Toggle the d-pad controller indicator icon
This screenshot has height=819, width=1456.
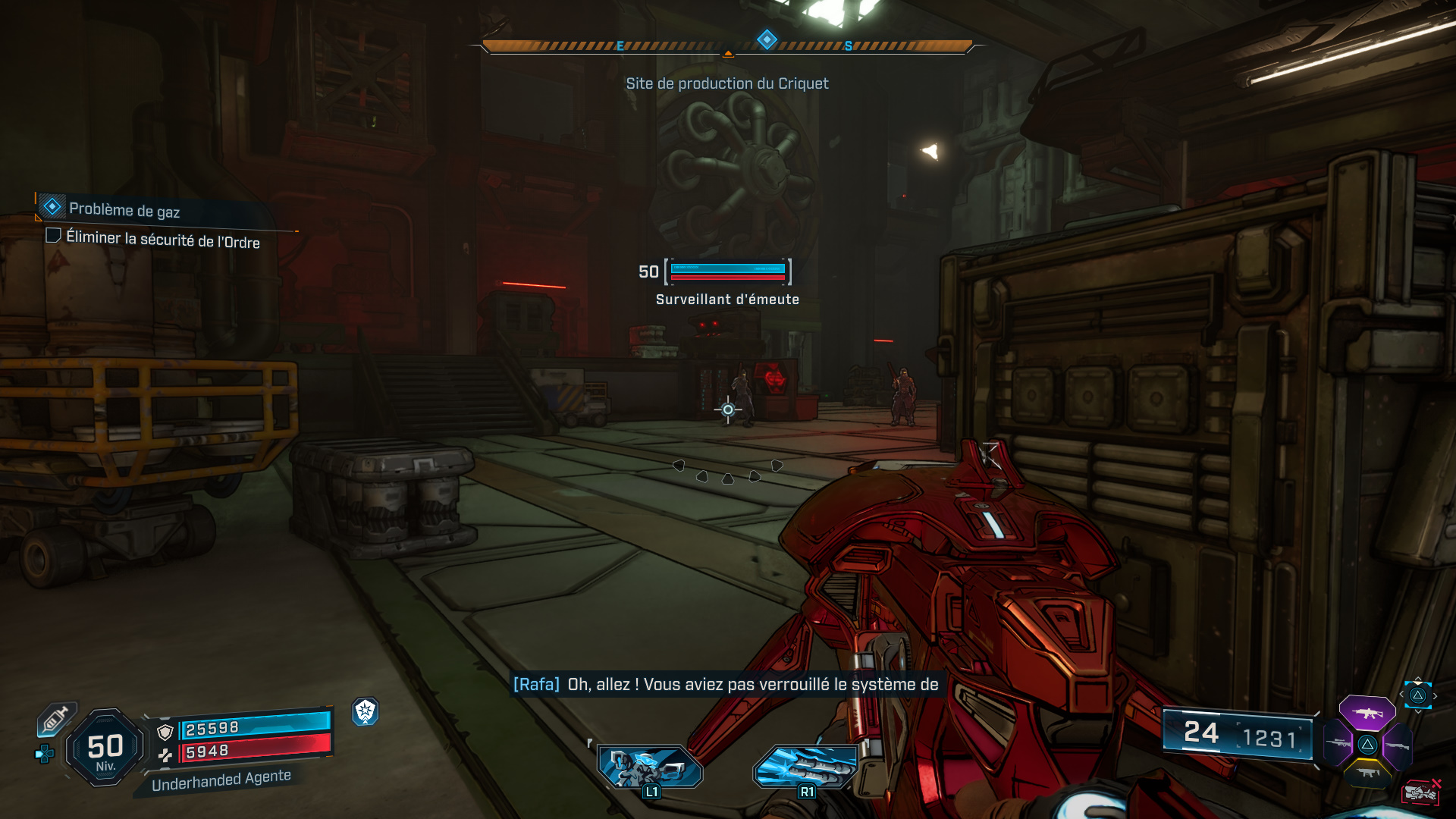click(45, 754)
